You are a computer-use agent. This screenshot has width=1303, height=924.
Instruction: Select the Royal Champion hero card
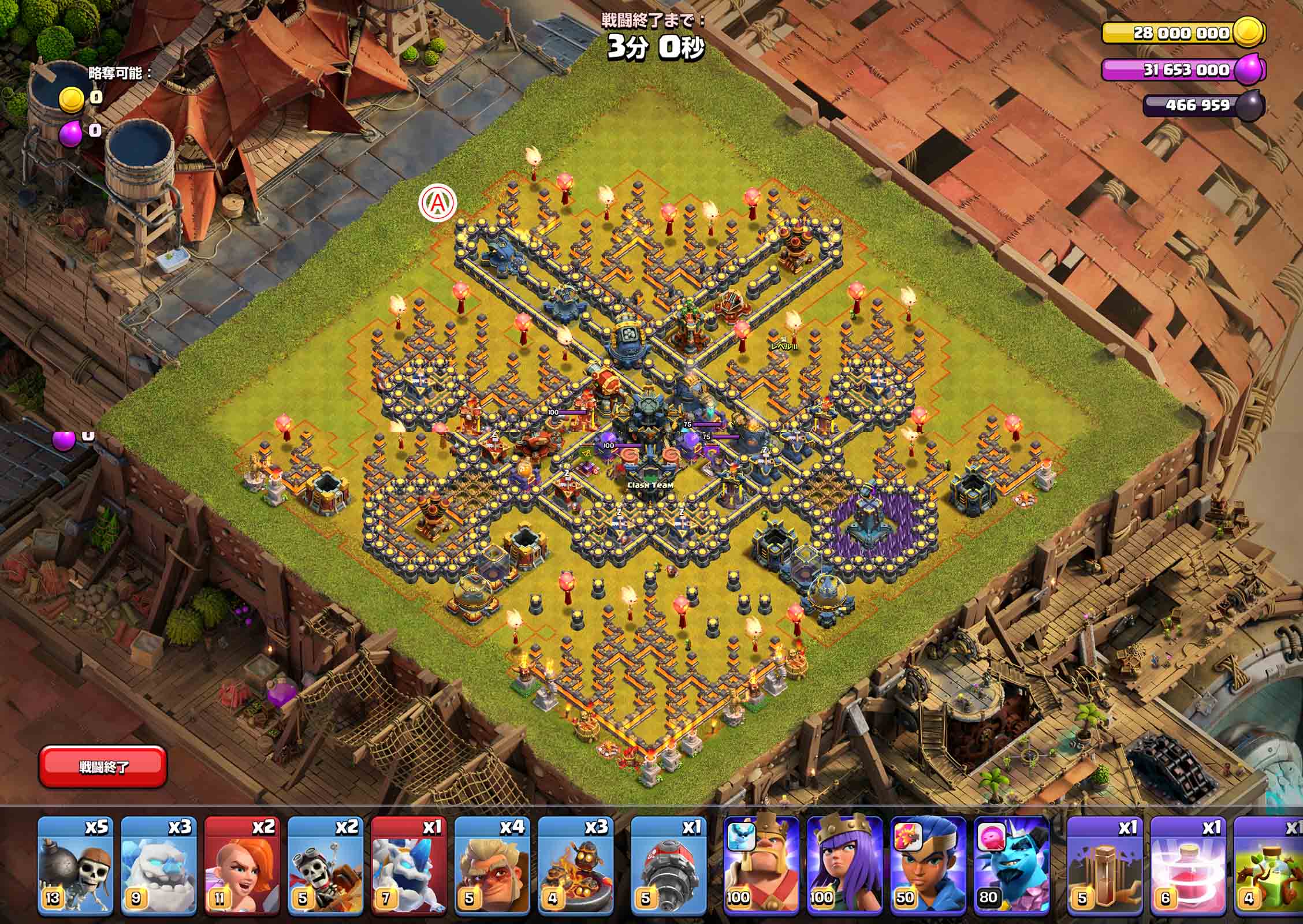click(x=928, y=866)
